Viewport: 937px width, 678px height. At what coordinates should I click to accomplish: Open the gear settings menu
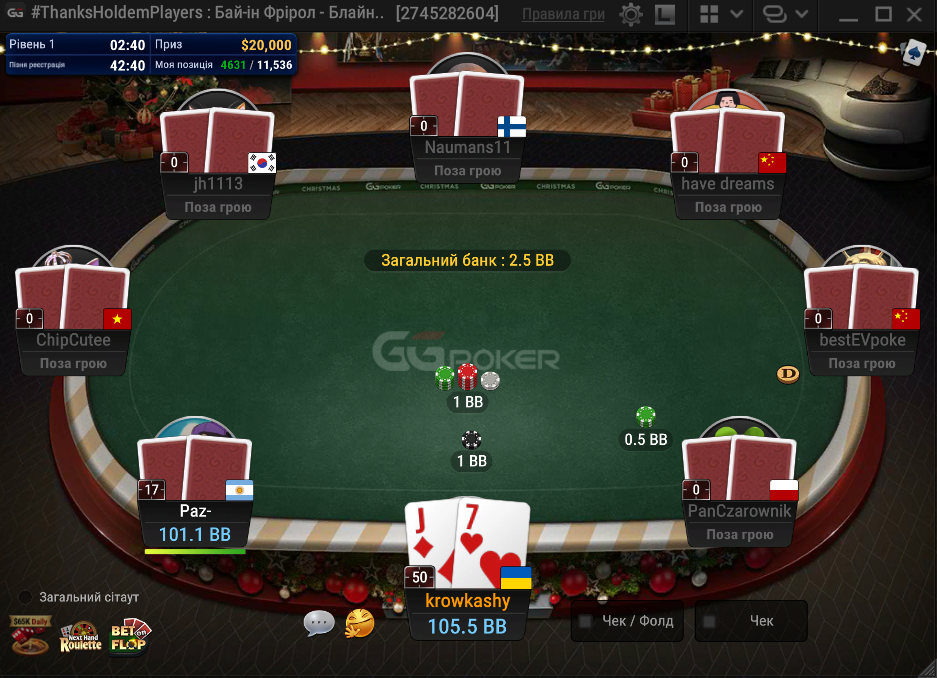(x=631, y=15)
